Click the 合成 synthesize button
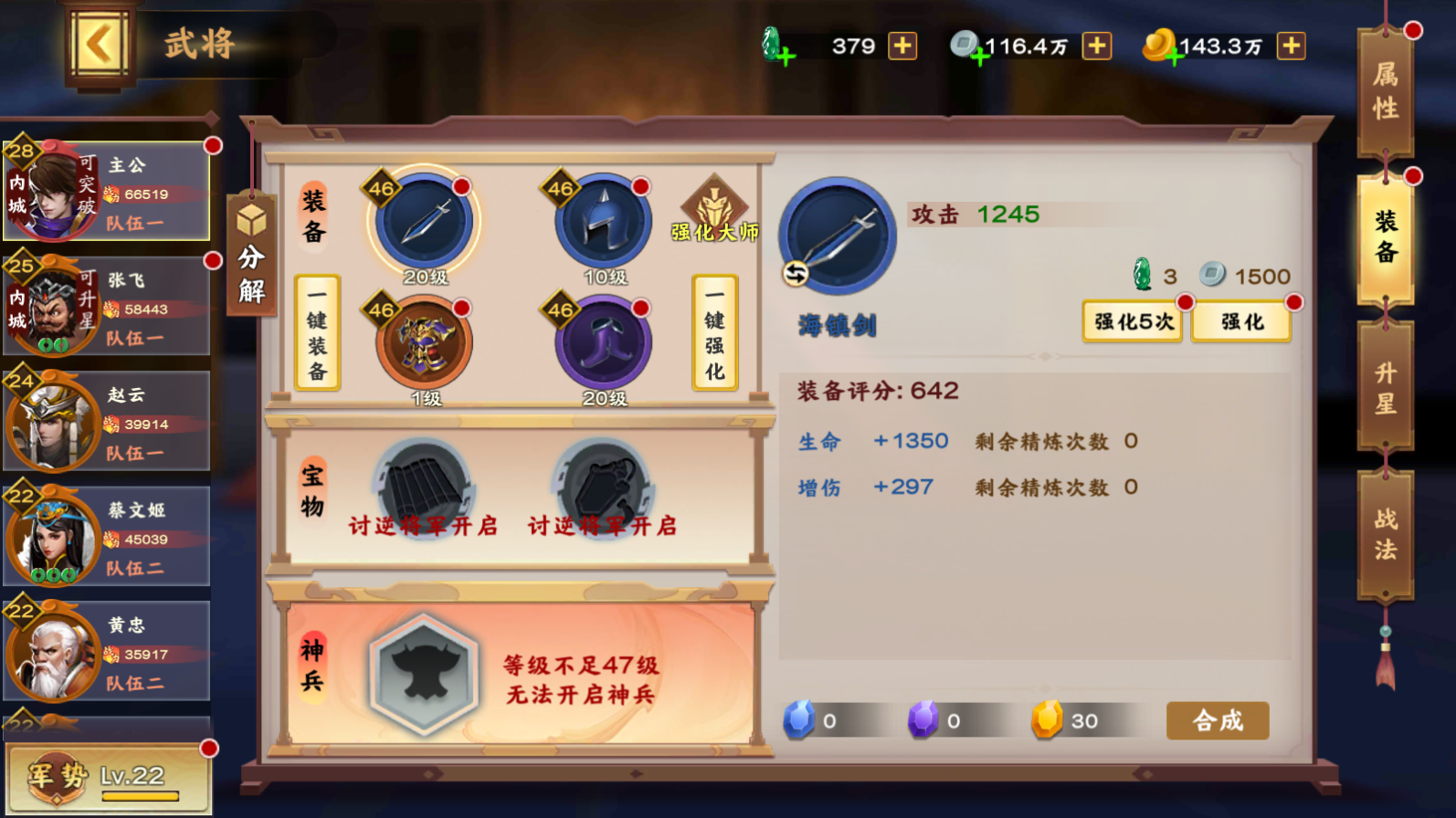 [1217, 721]
